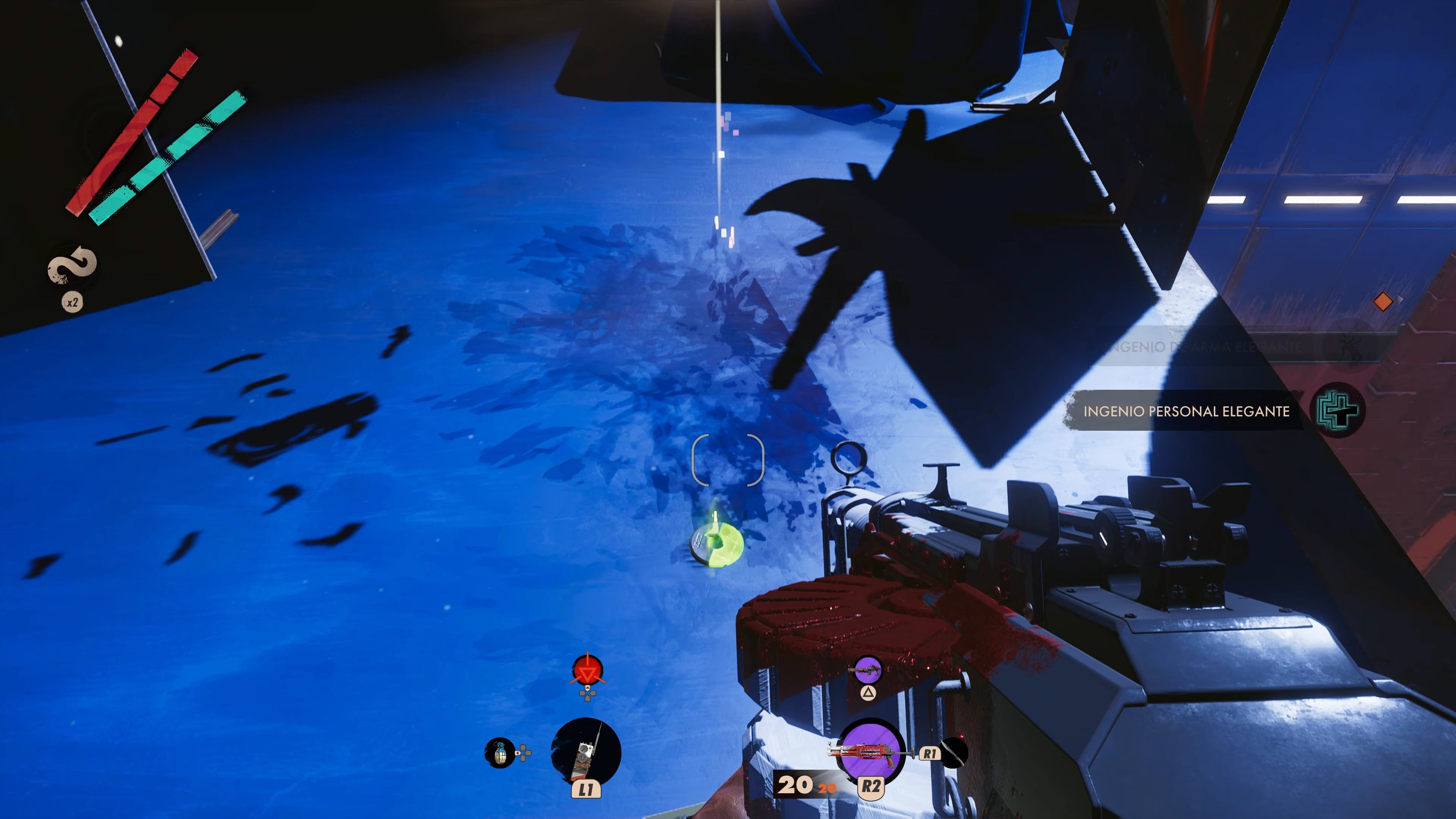Choose the grenade slot
The height and width of the screenshot is (819, 1456).
[500, 752]
